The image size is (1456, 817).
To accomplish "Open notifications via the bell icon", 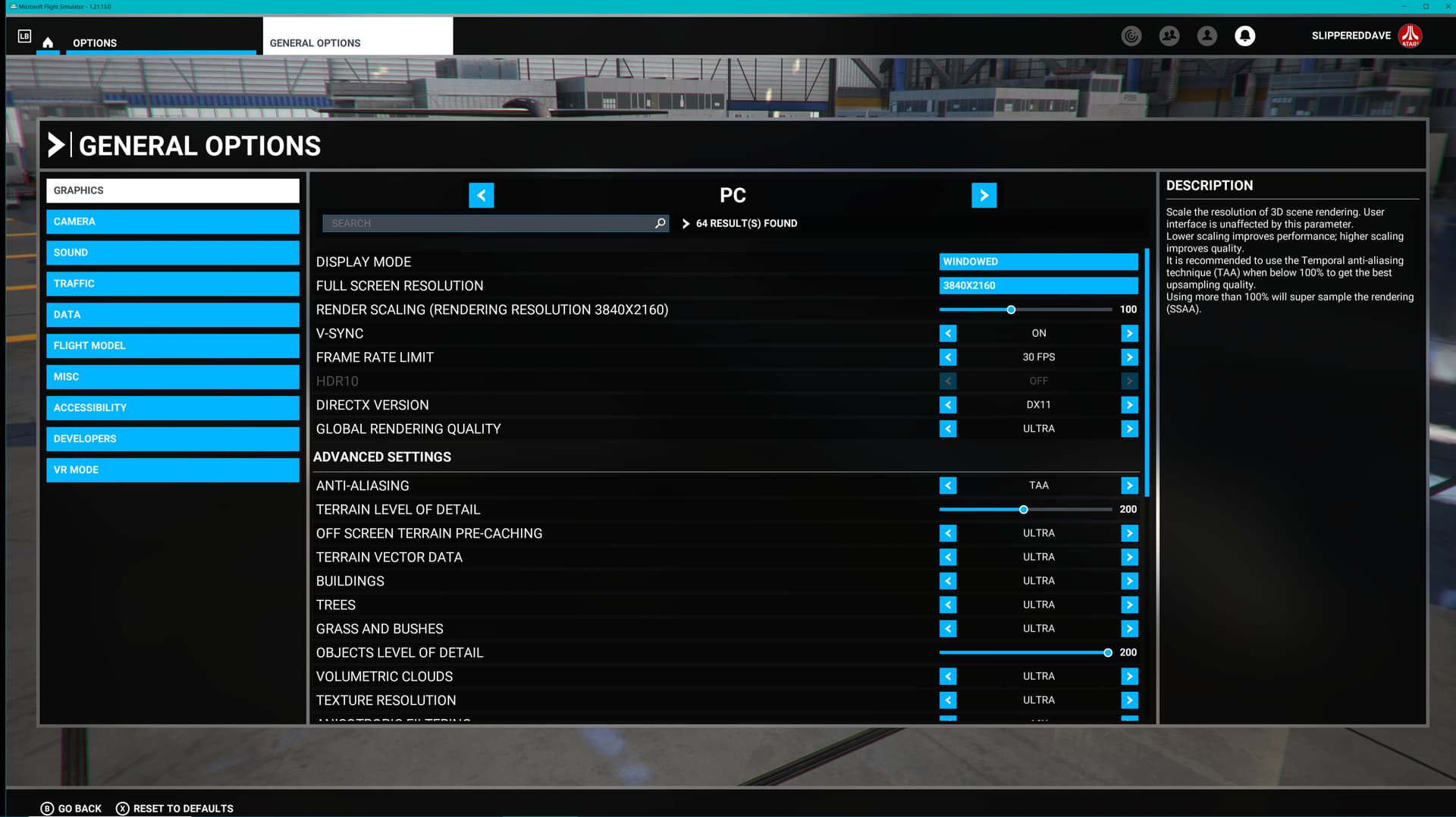I will 1244,36.
